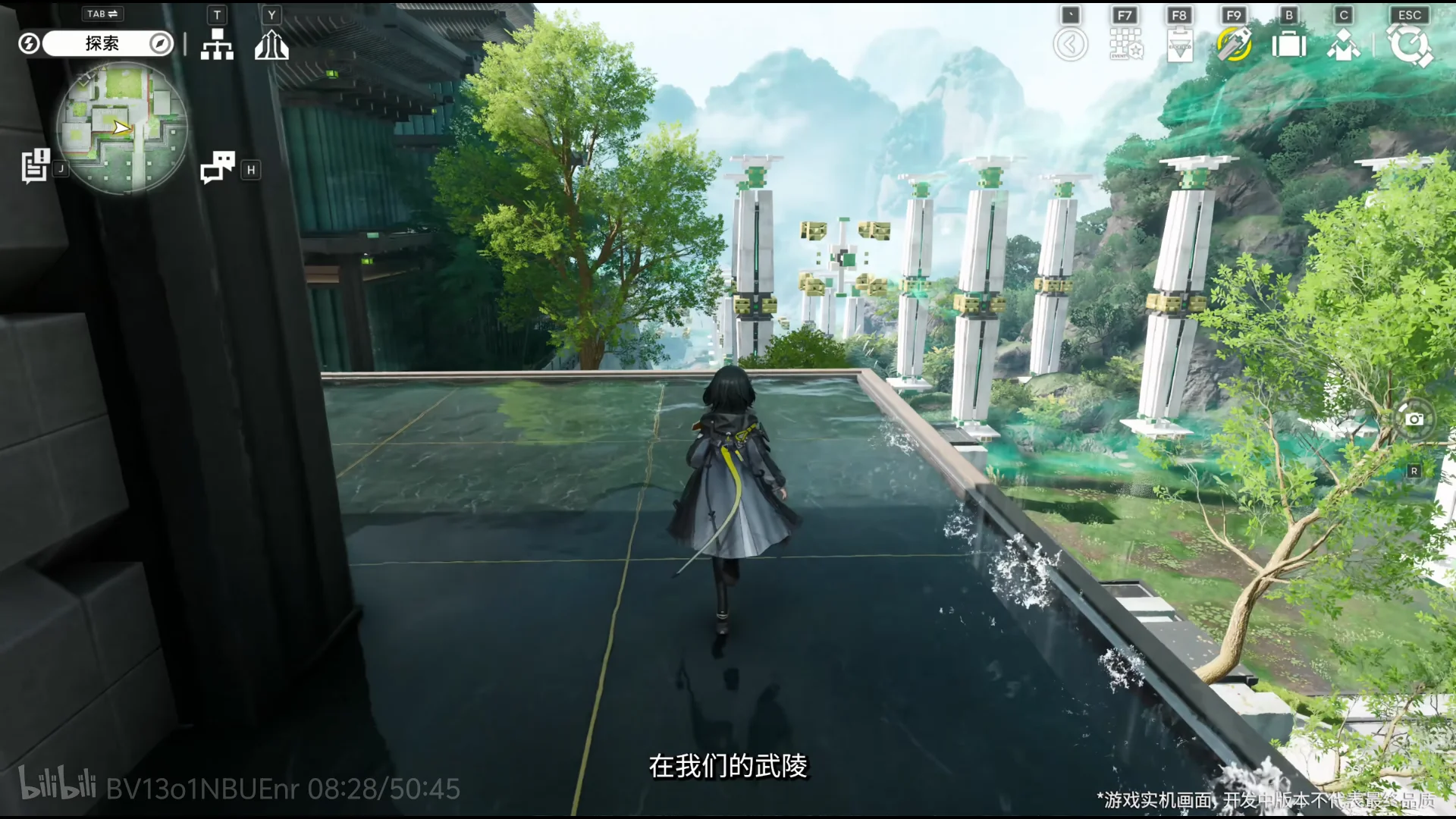Open the circular minimap
Viewport: 1456px width, 819px height.
point(122,128)
